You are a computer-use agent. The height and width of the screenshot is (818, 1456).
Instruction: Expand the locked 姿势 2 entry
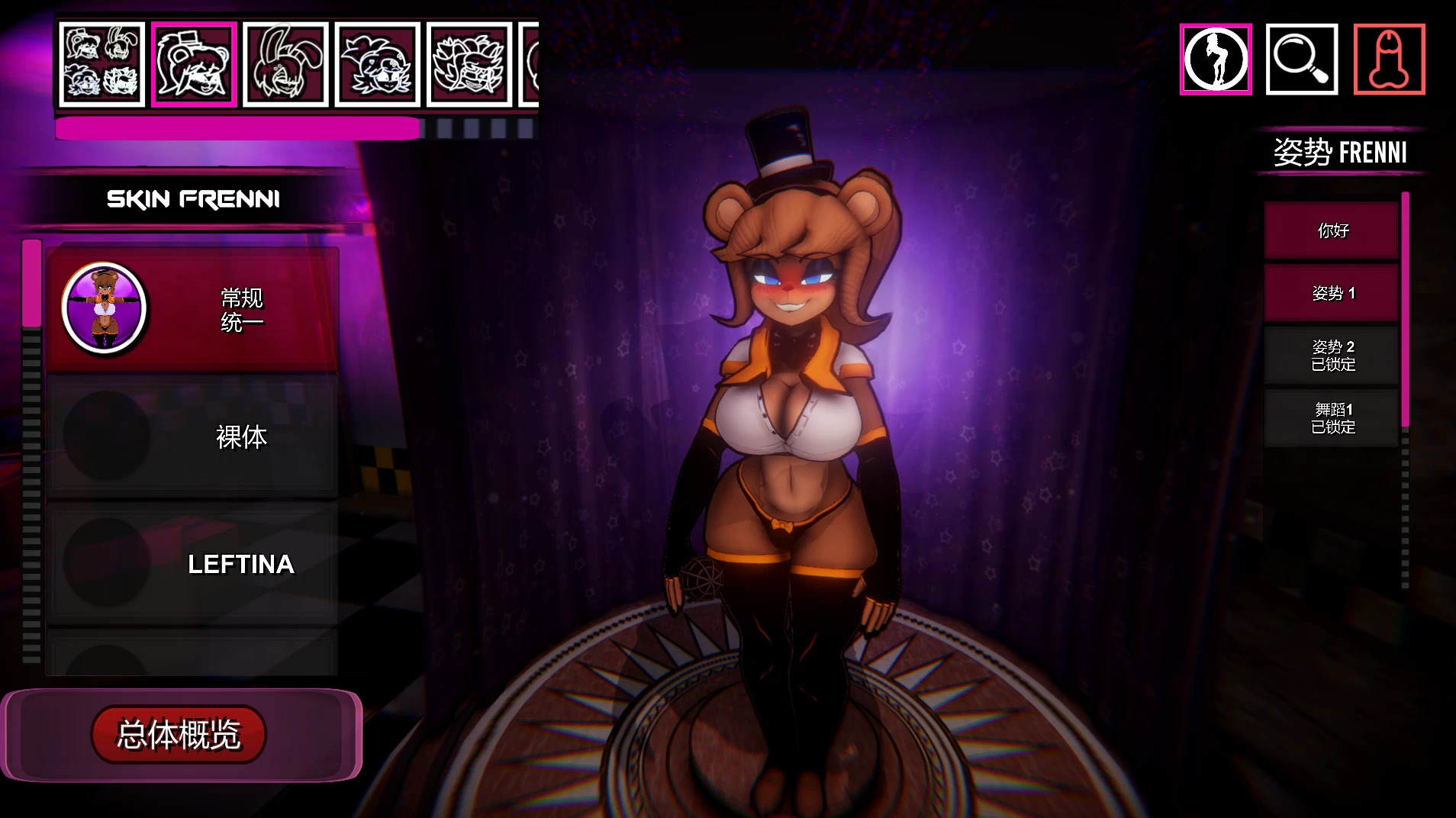(1332, 355)
